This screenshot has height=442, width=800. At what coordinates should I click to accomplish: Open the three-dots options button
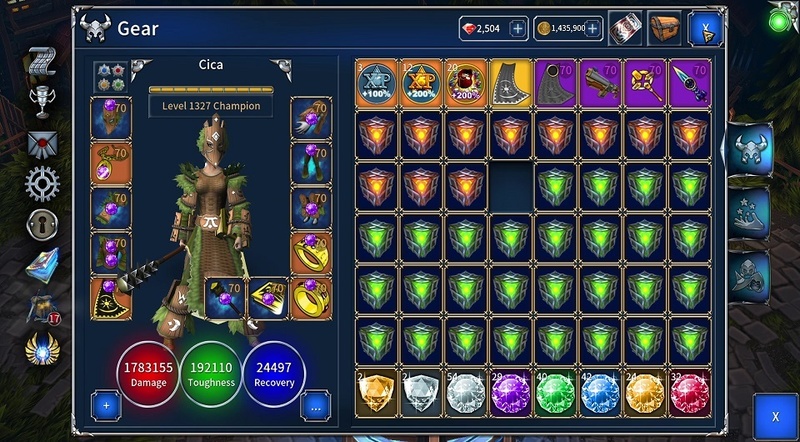[316, 407]
